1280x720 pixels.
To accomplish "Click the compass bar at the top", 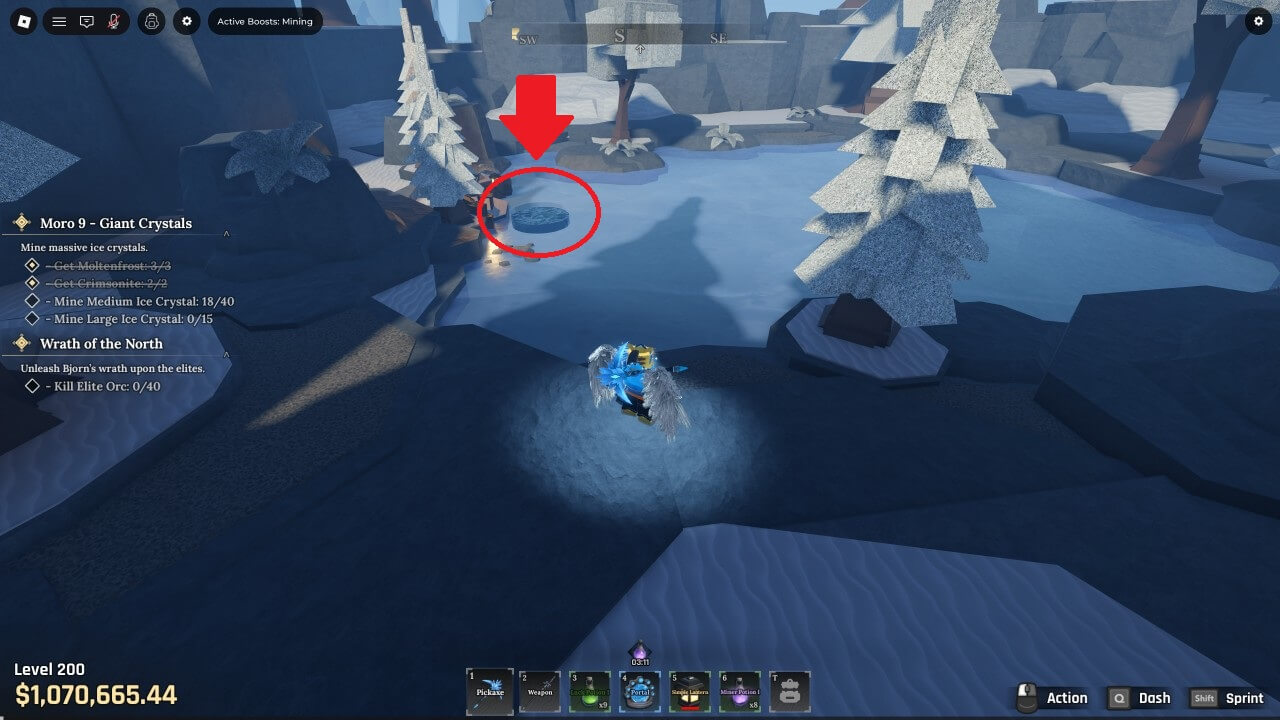I will (620, 38).
